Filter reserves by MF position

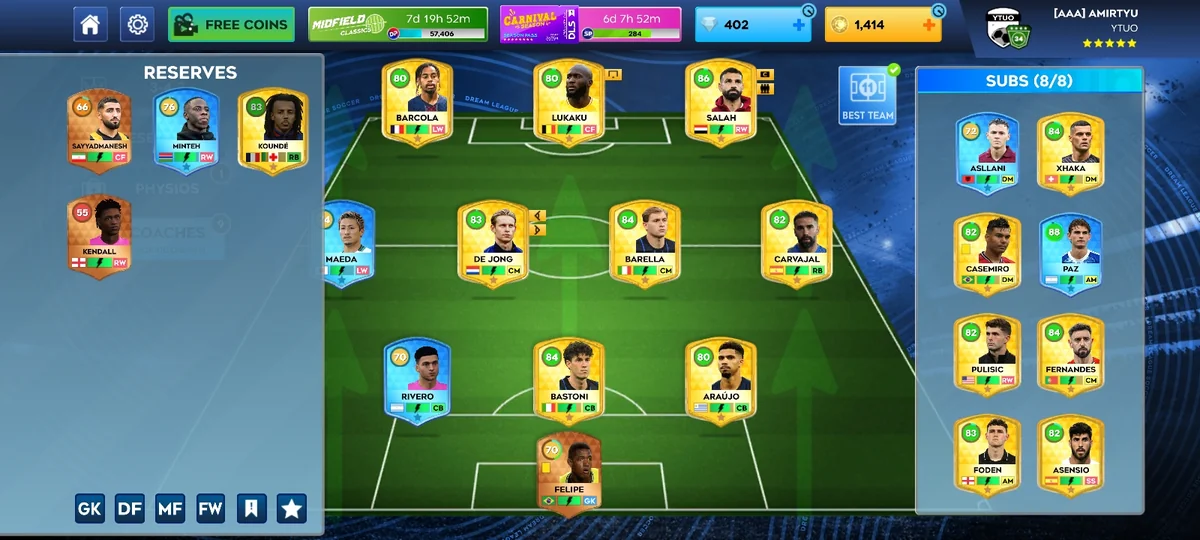[170, 508]
